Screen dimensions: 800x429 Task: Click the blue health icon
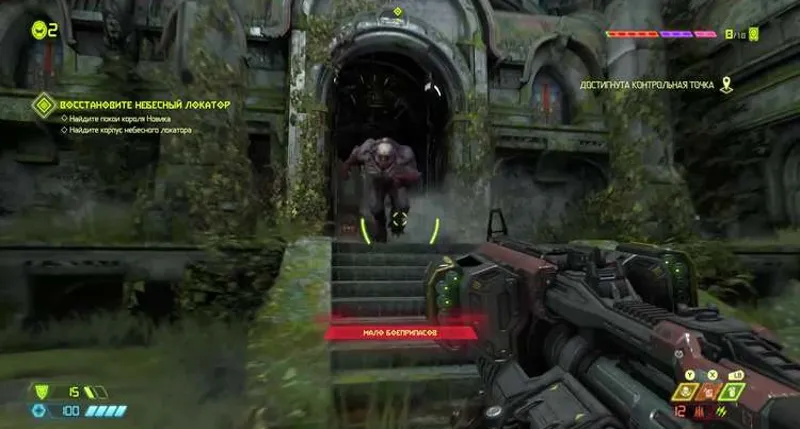(39, 410)
